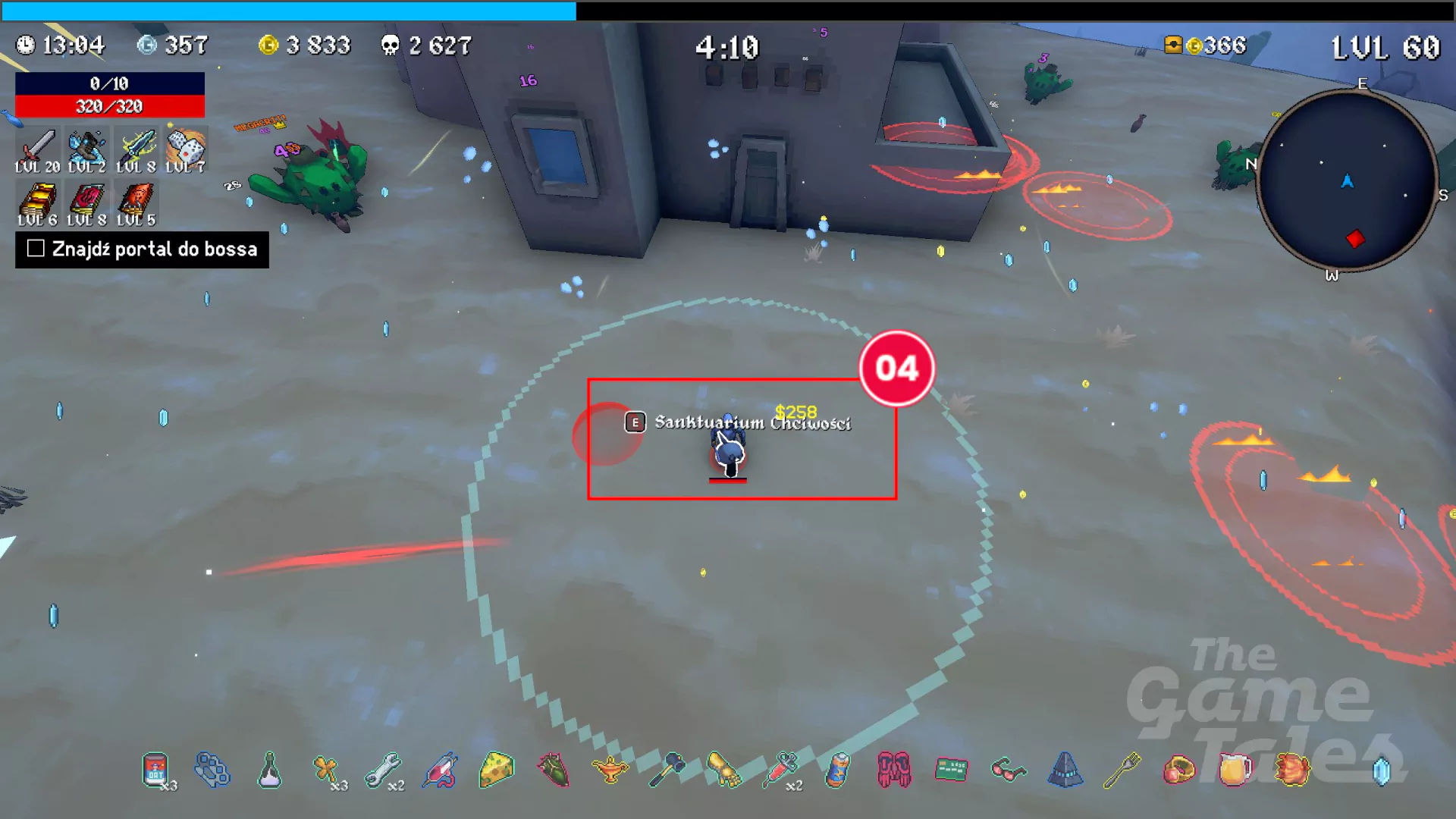Click the energy drink can item
This screenshot has width=1456, height=819.
838,770
